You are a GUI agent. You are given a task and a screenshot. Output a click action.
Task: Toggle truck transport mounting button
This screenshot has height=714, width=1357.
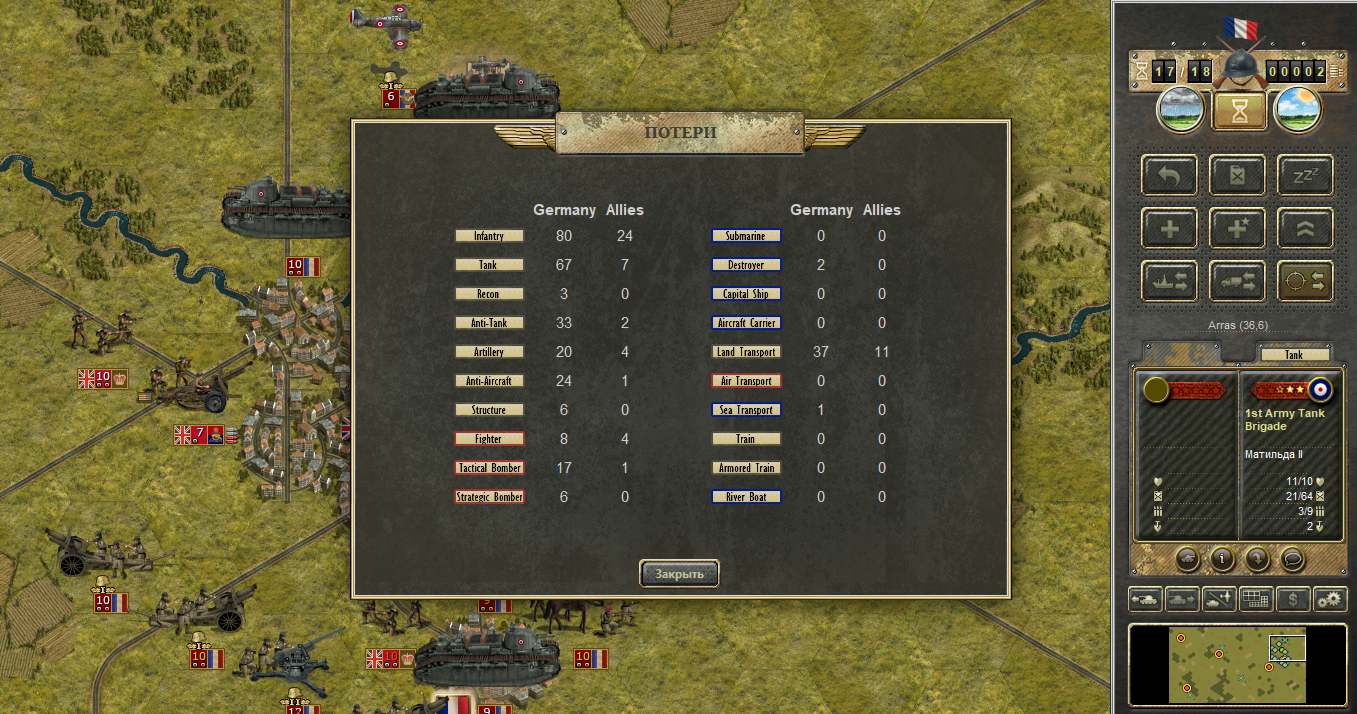[x=1237, y=281]
